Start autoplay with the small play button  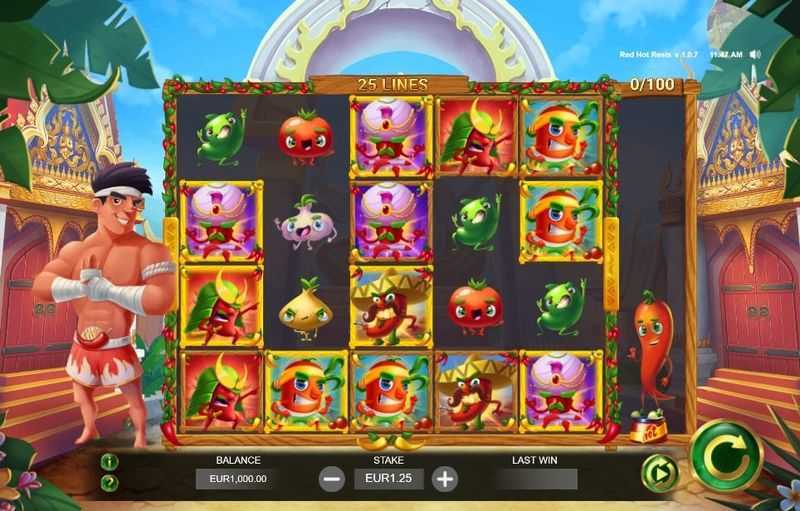pyautogui.click(x=659, y=472)
